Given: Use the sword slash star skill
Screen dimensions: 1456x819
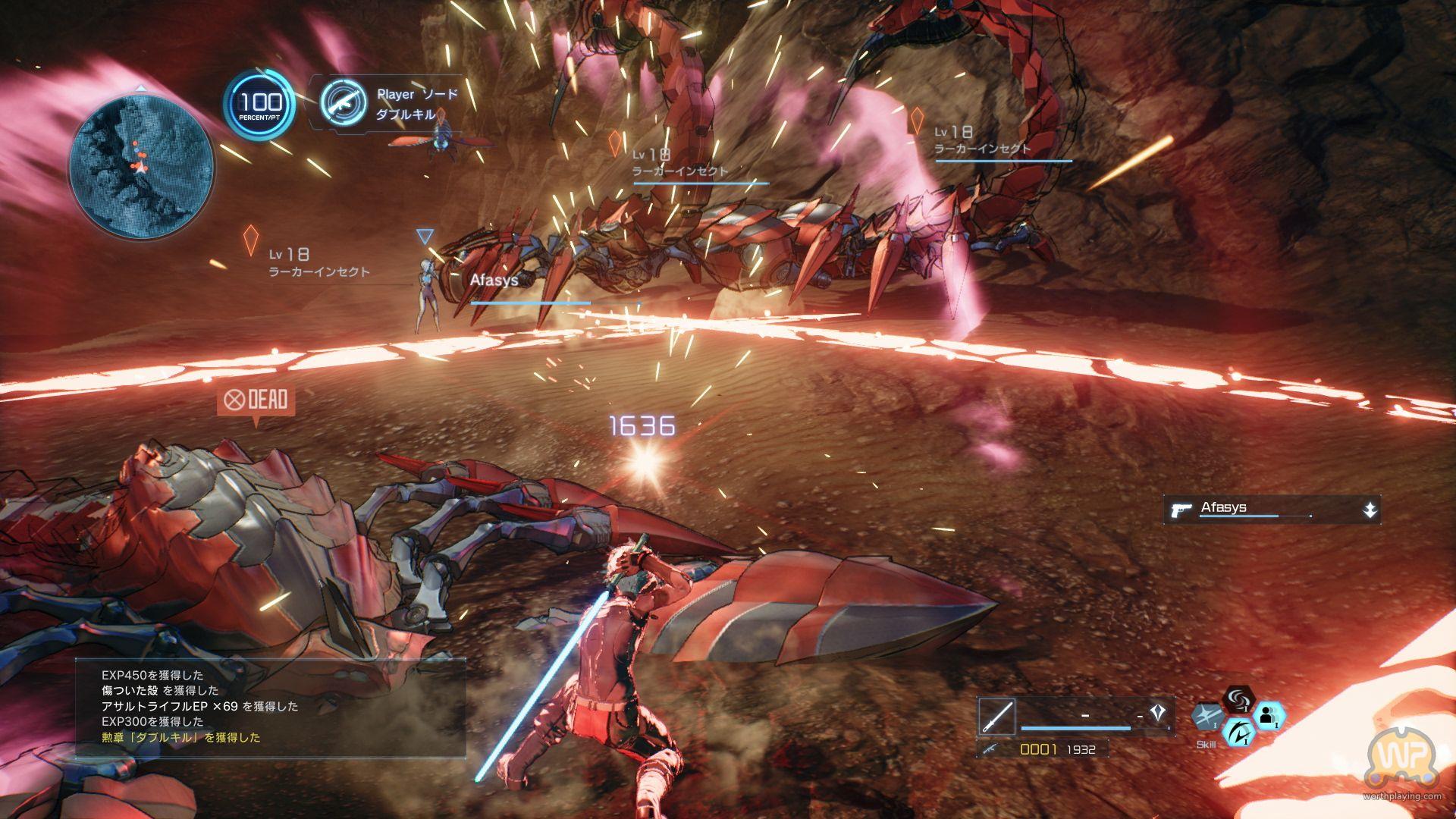Looking at the screenshot, I should 1207,717.
